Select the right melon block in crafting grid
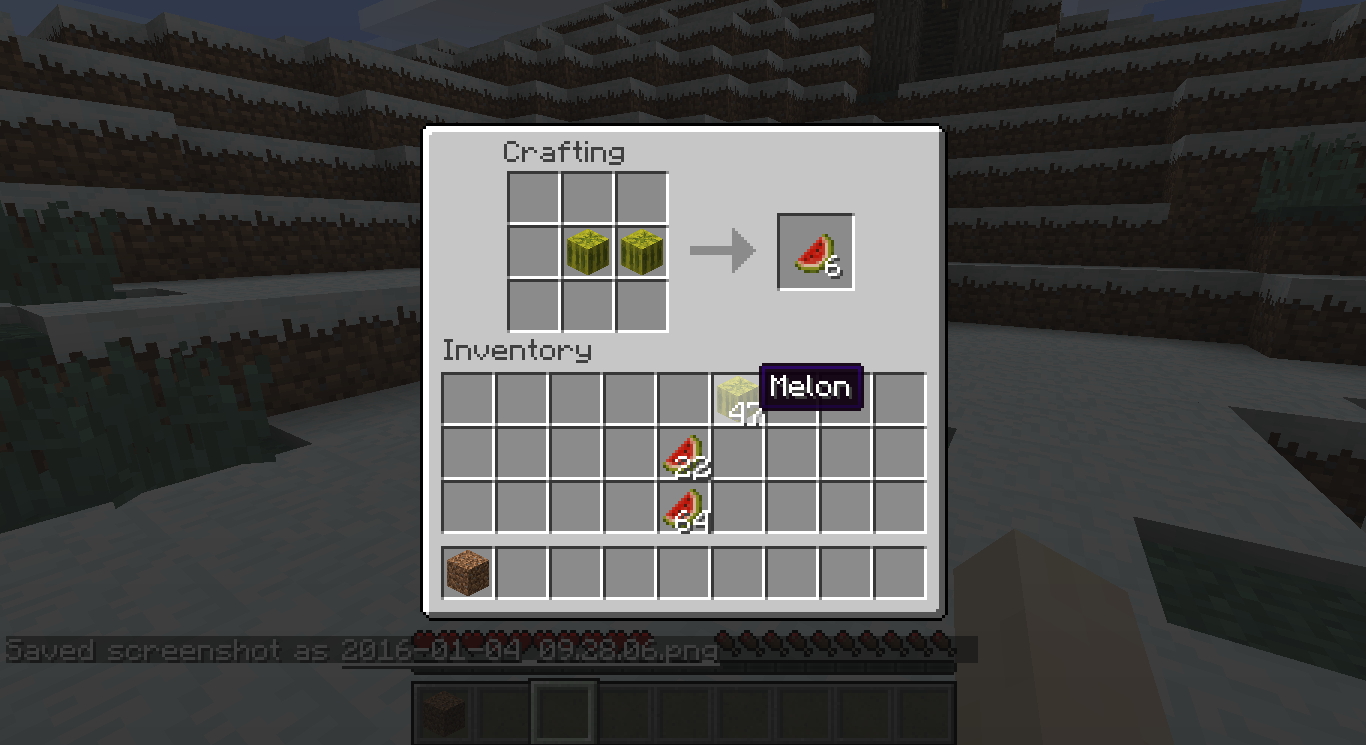Viewport: 1366px width, 745px height. pos(641,251)
